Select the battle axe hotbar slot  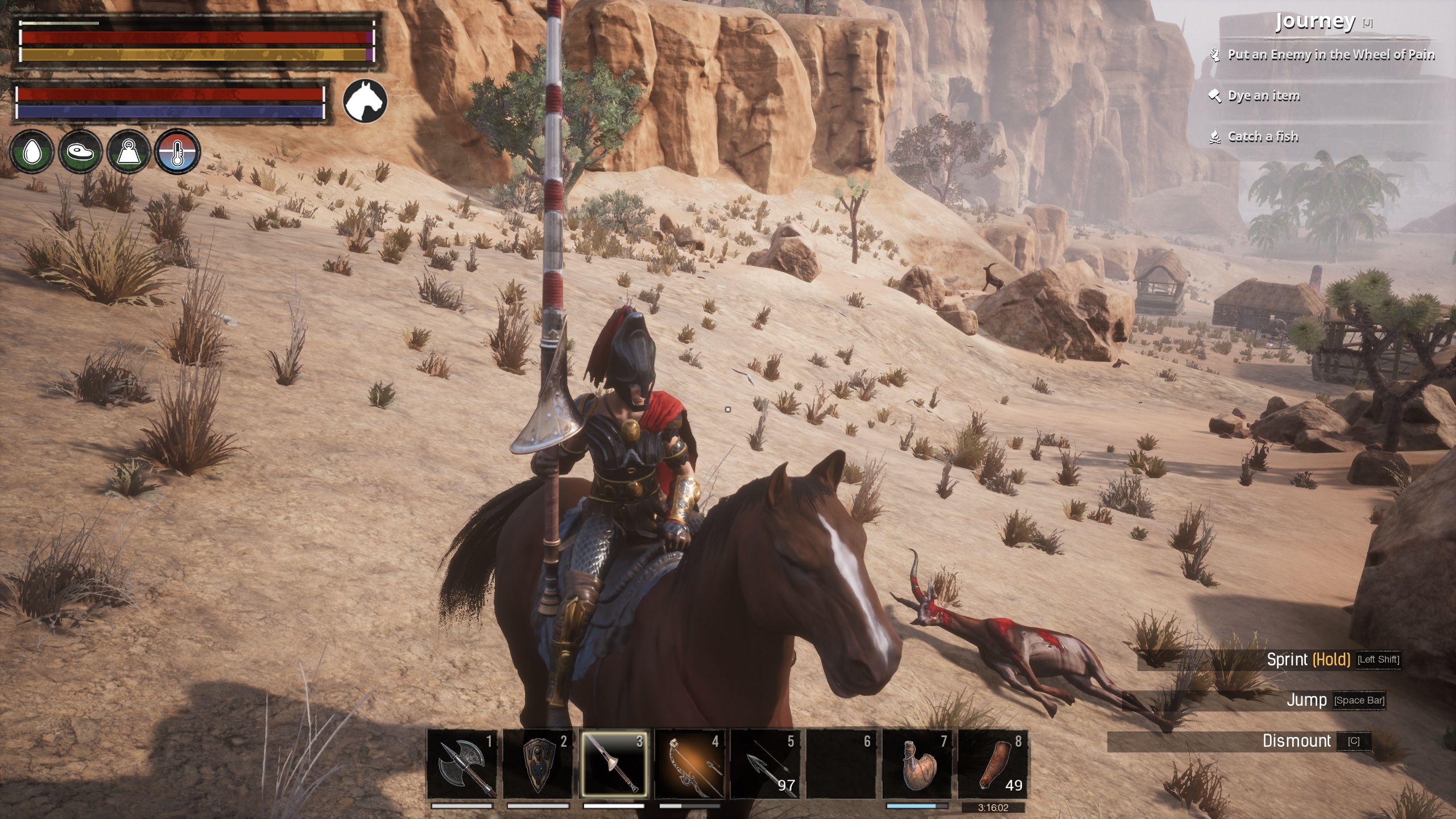[x=462, y=764]
